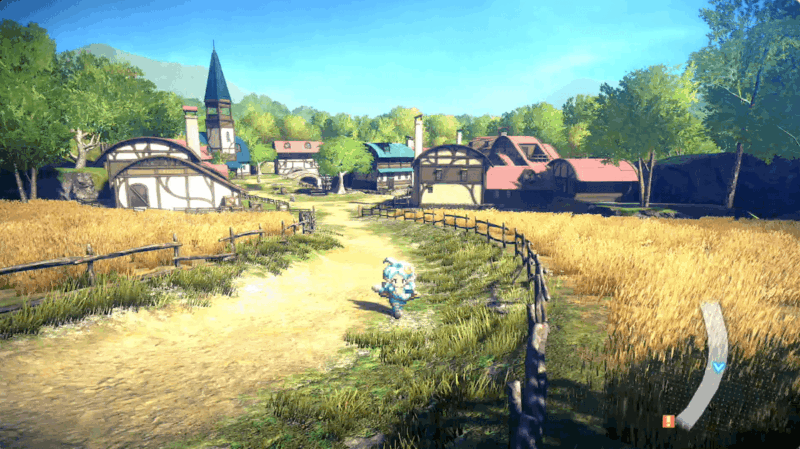Viewport: 800px width, 449px height.
Task: Click the orange exclamation quest marker
Action: pyautogui.click(x=668, y=421)
